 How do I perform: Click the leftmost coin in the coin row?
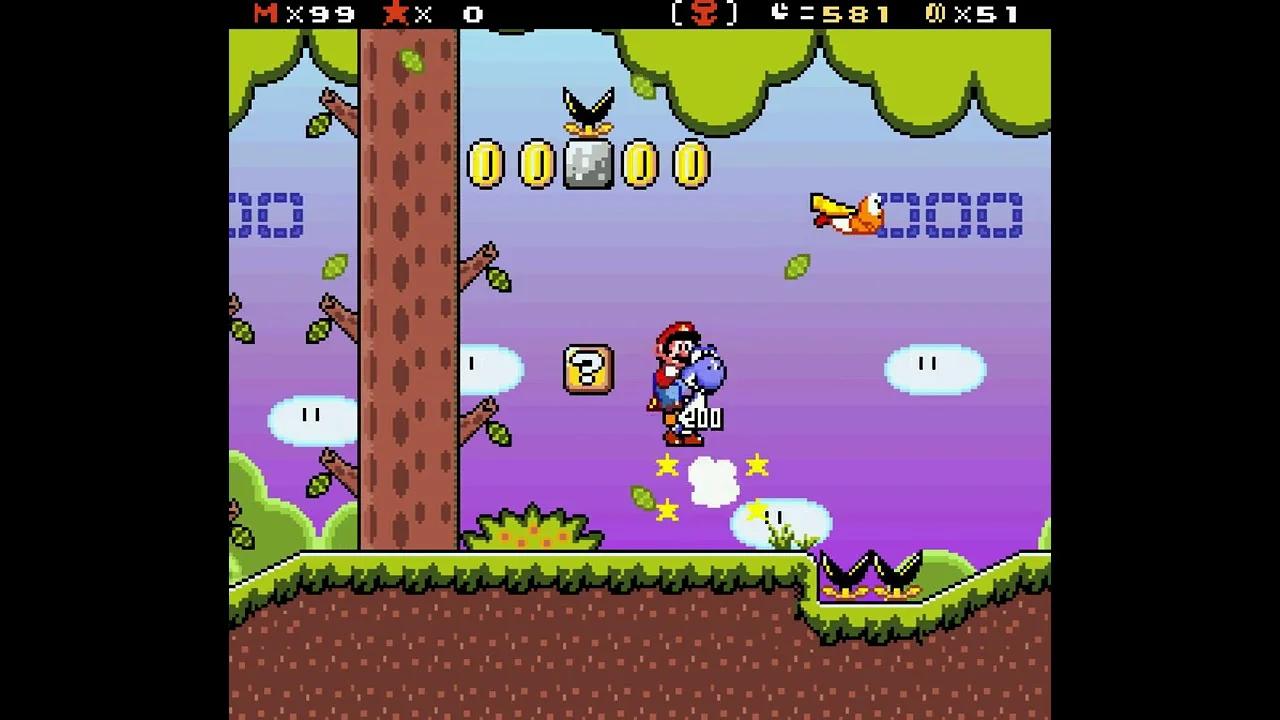coord(484,163)
